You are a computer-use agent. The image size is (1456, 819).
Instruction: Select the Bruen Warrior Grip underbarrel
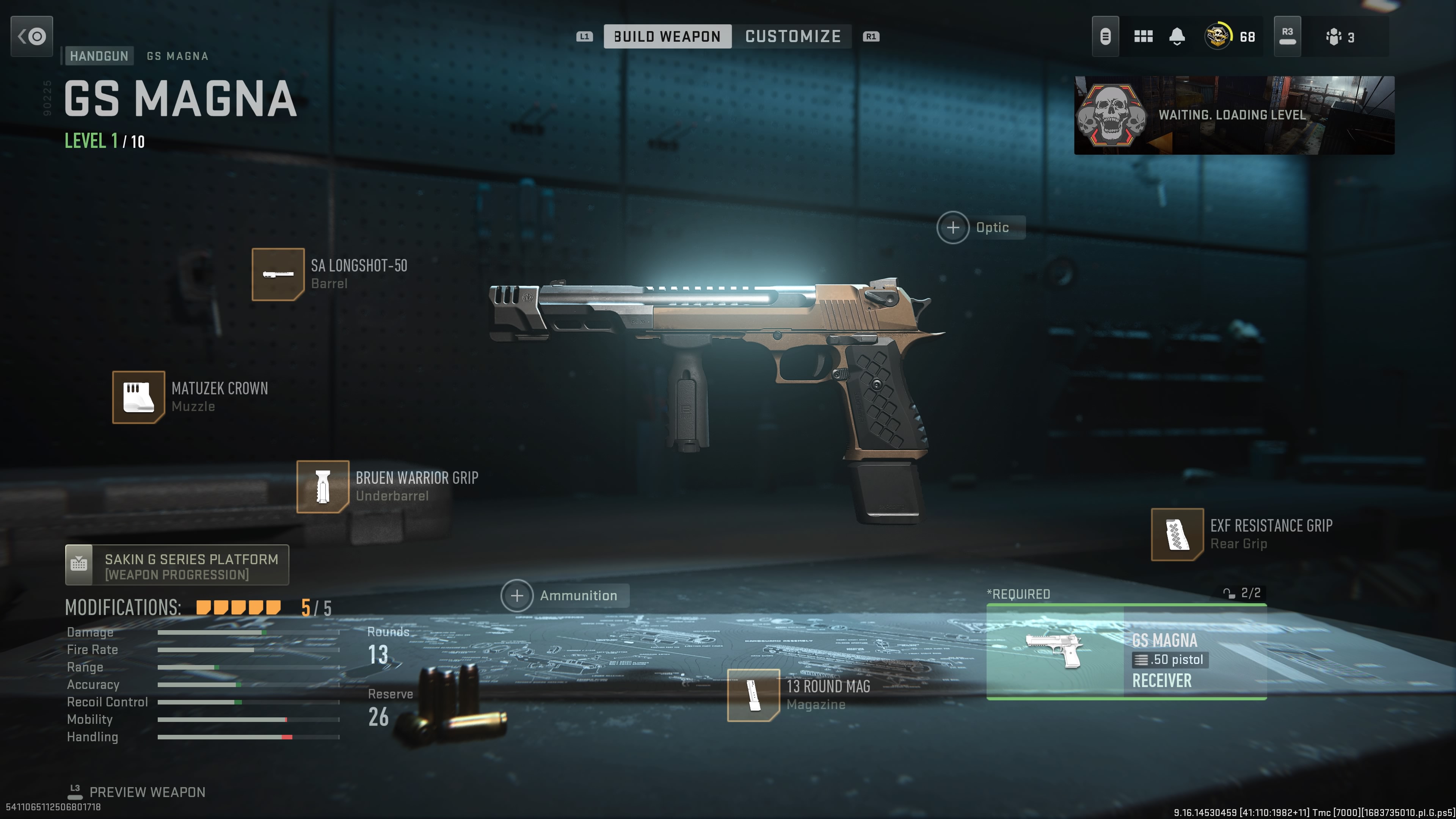pos(322,486)
